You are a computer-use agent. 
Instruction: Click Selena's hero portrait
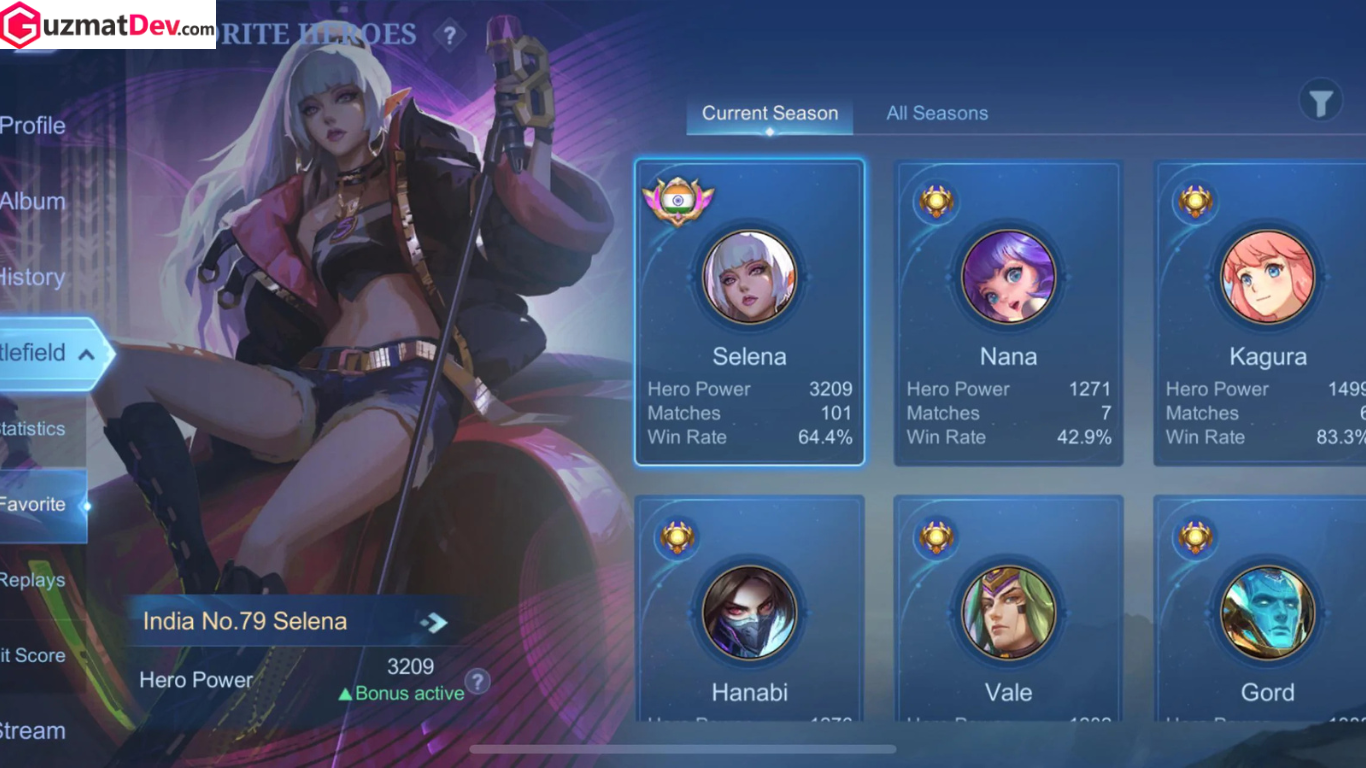click(749, 277)
